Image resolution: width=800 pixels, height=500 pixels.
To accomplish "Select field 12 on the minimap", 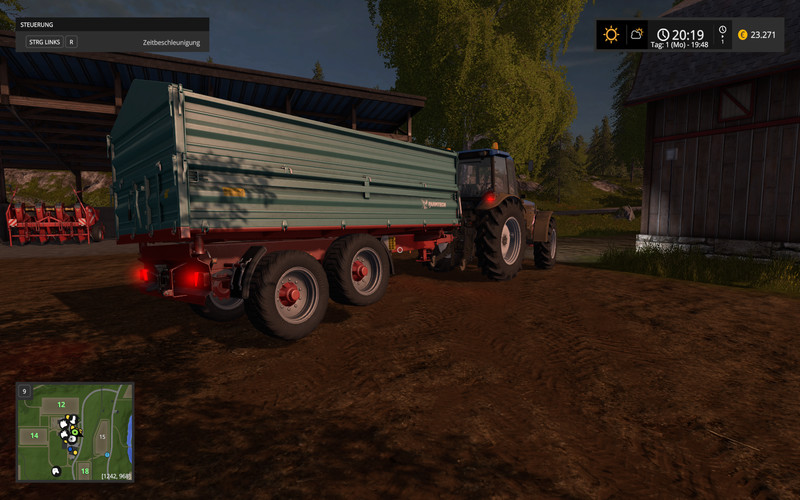I will [x=60, y=405].
